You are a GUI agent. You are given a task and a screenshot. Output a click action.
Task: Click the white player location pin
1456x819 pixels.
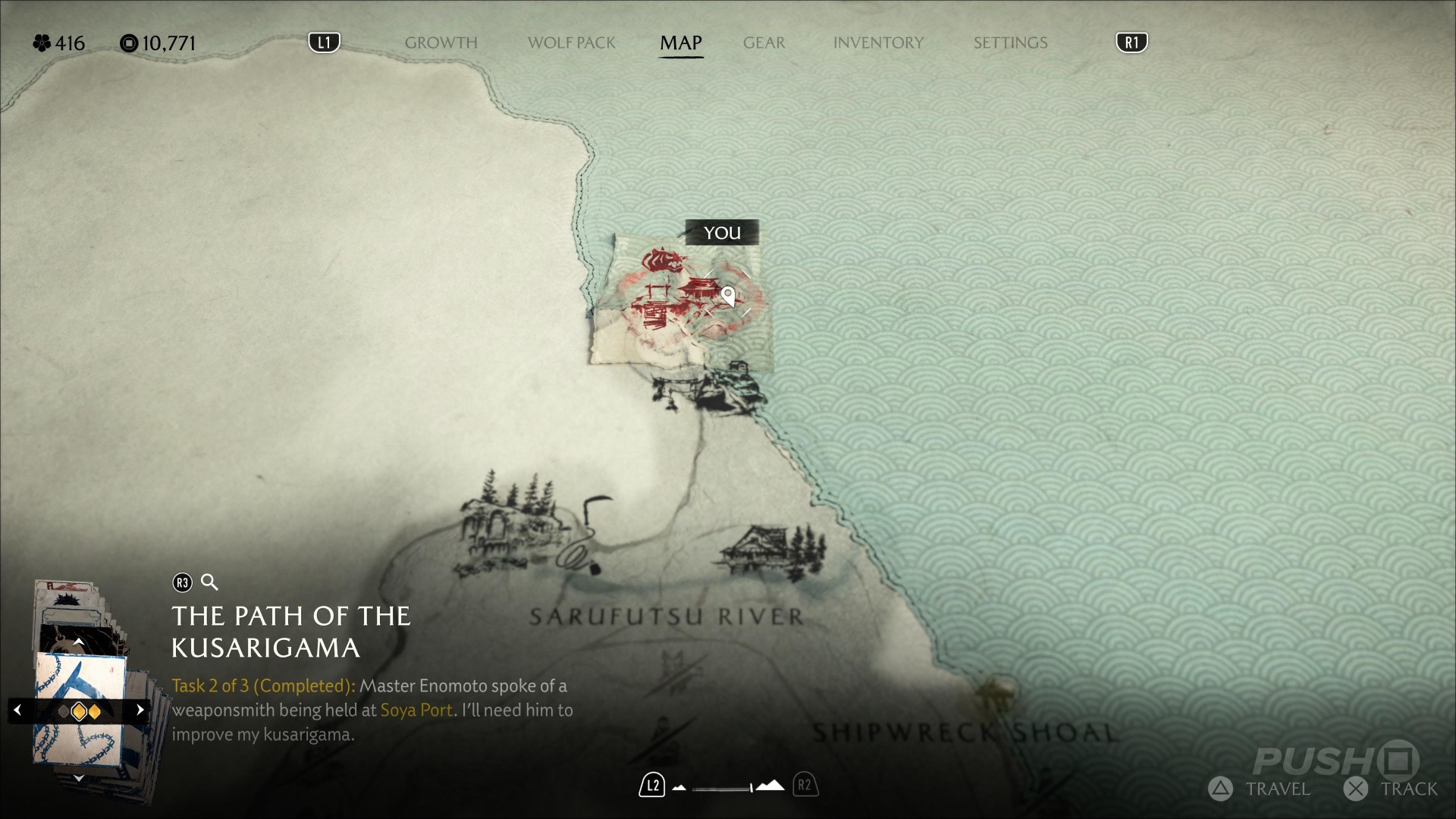pyautogui.click(x=728, y=295)
